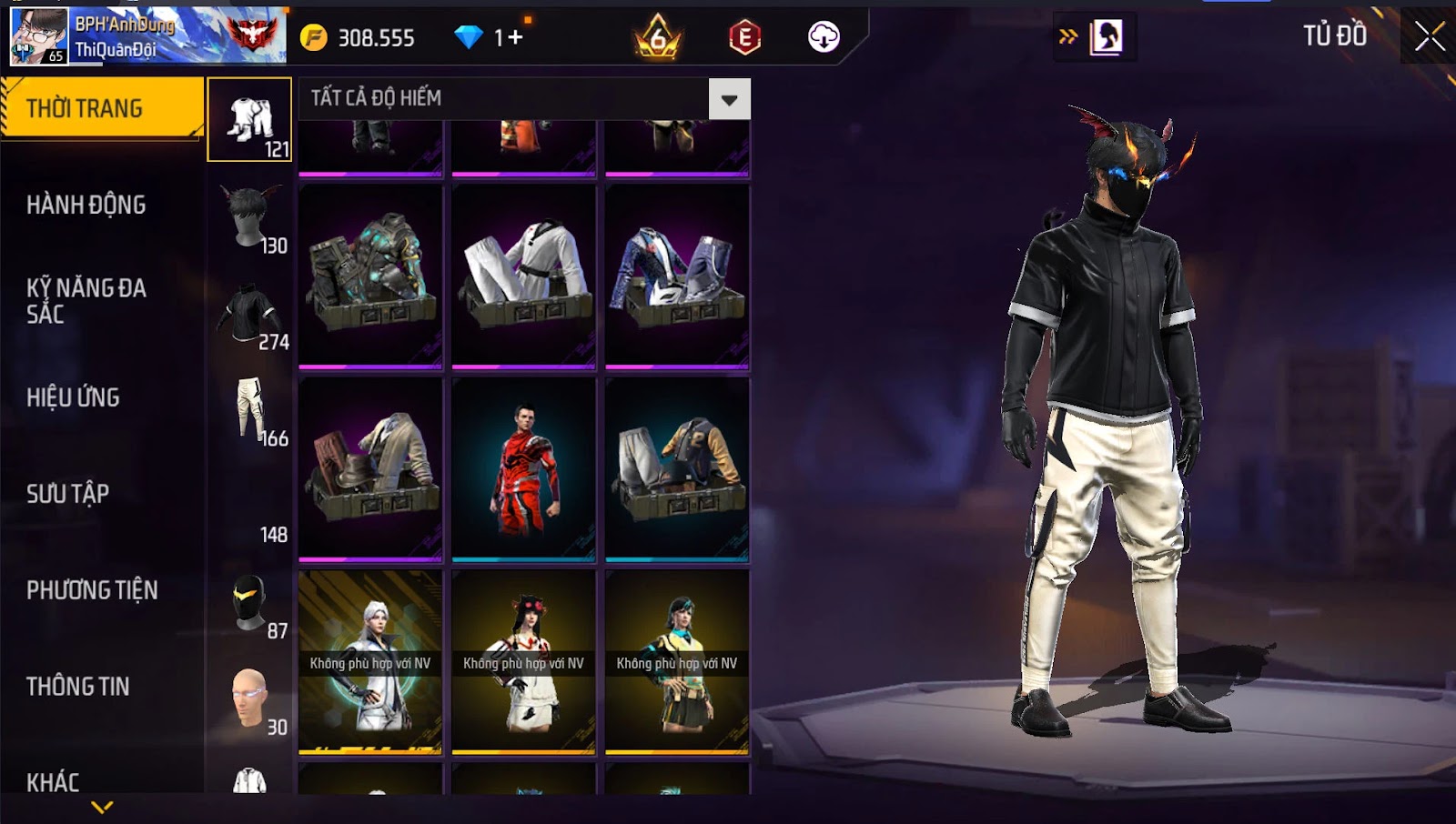Pick the tops subcategory showing 274
This screenshot has width=1456, height=824.
tap(250, 313)
